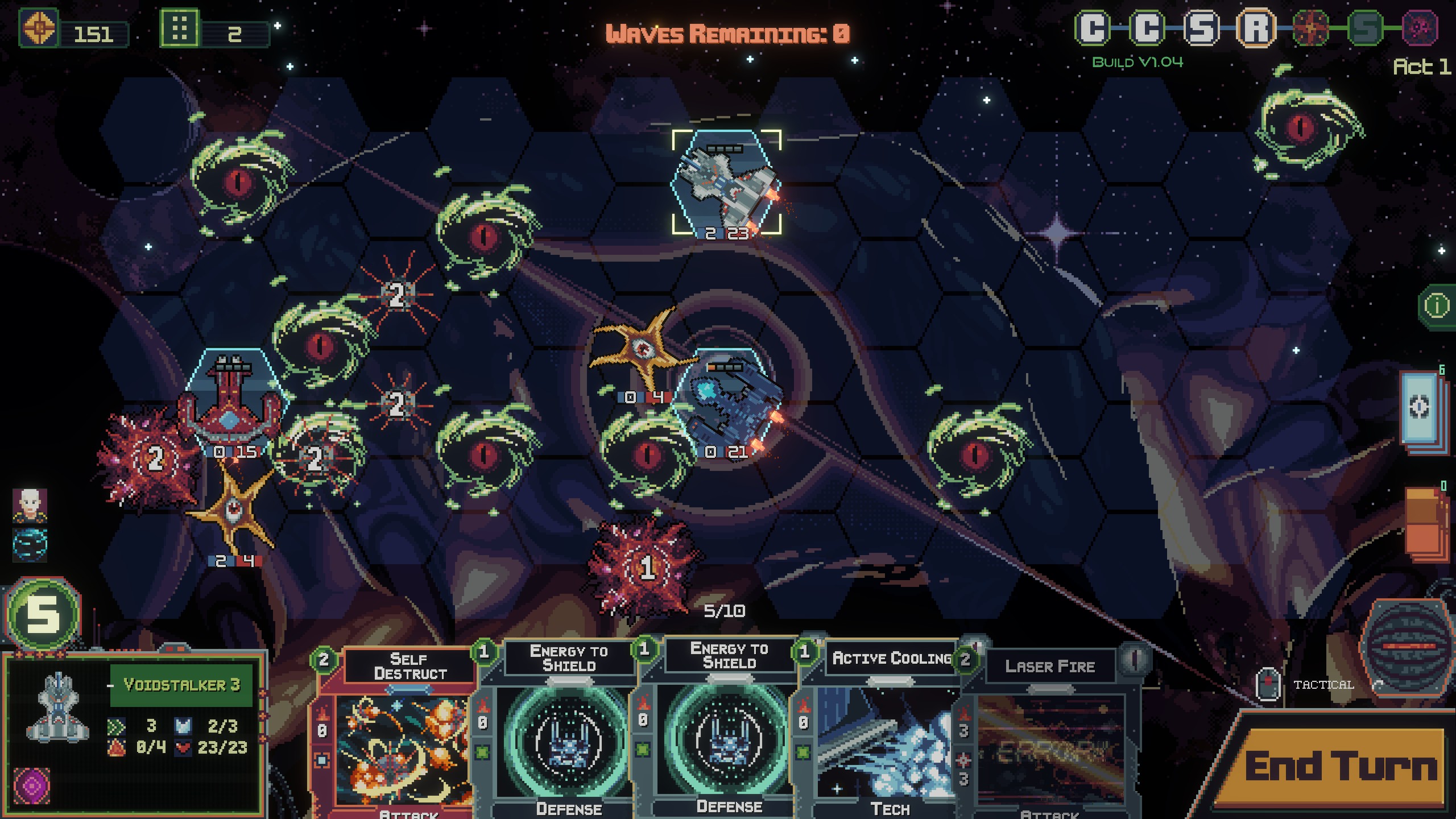The height and width of the screenshot is (819, 1456).
Task: Choose the Laser Fire attack card
Action: 1050,739
